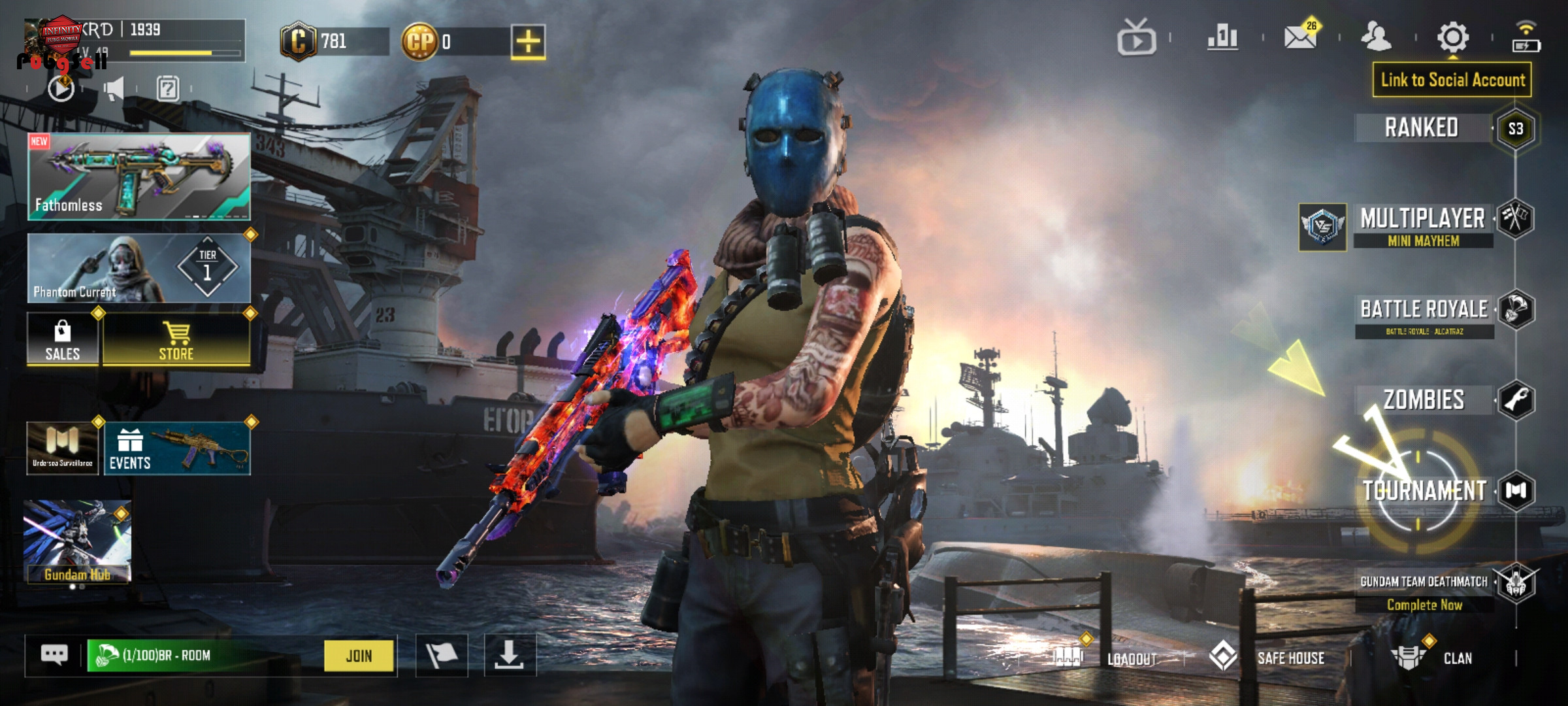Enter the Zombies mode

(1424, 399)
